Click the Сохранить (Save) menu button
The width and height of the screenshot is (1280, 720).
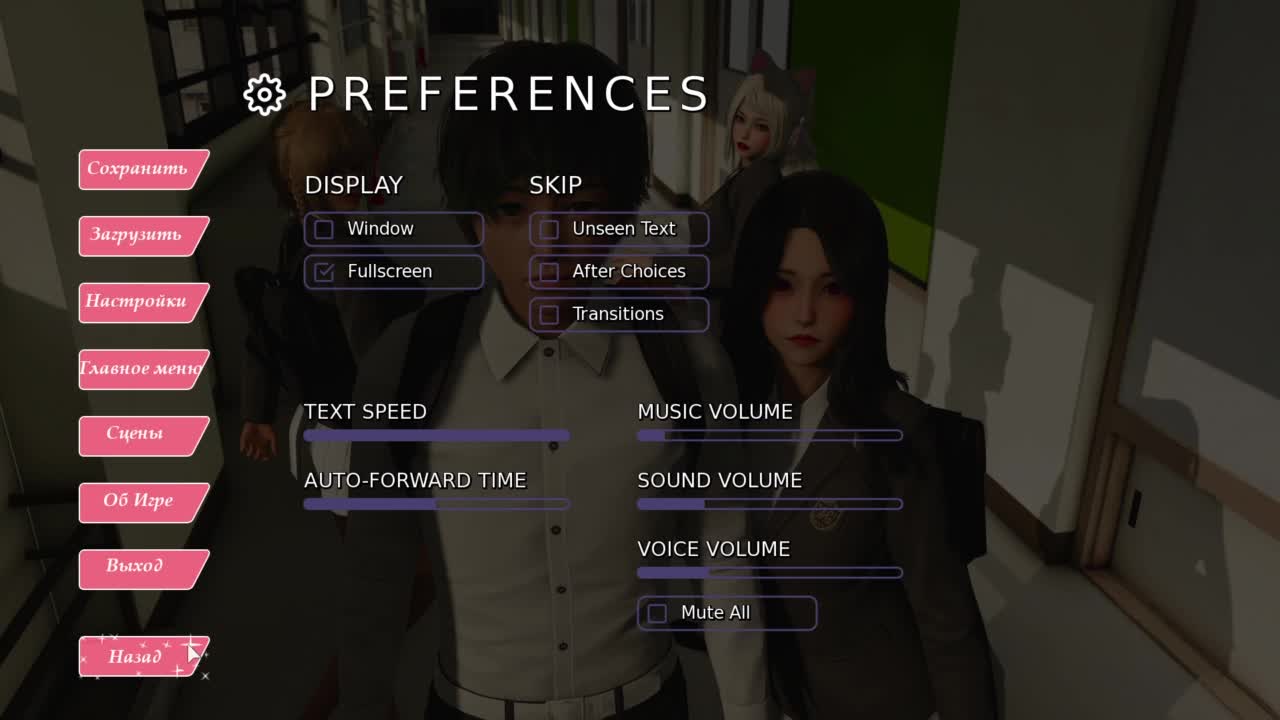pyautogui.click(x=138, y=169)
